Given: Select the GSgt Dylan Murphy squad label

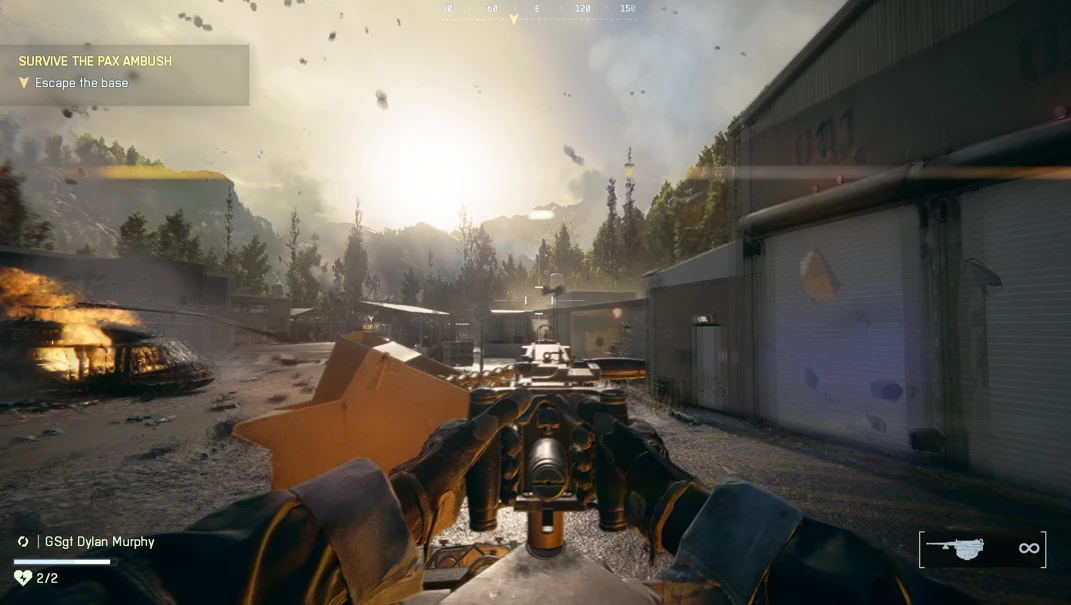Looking at the screenshot, I should [98, 542].
